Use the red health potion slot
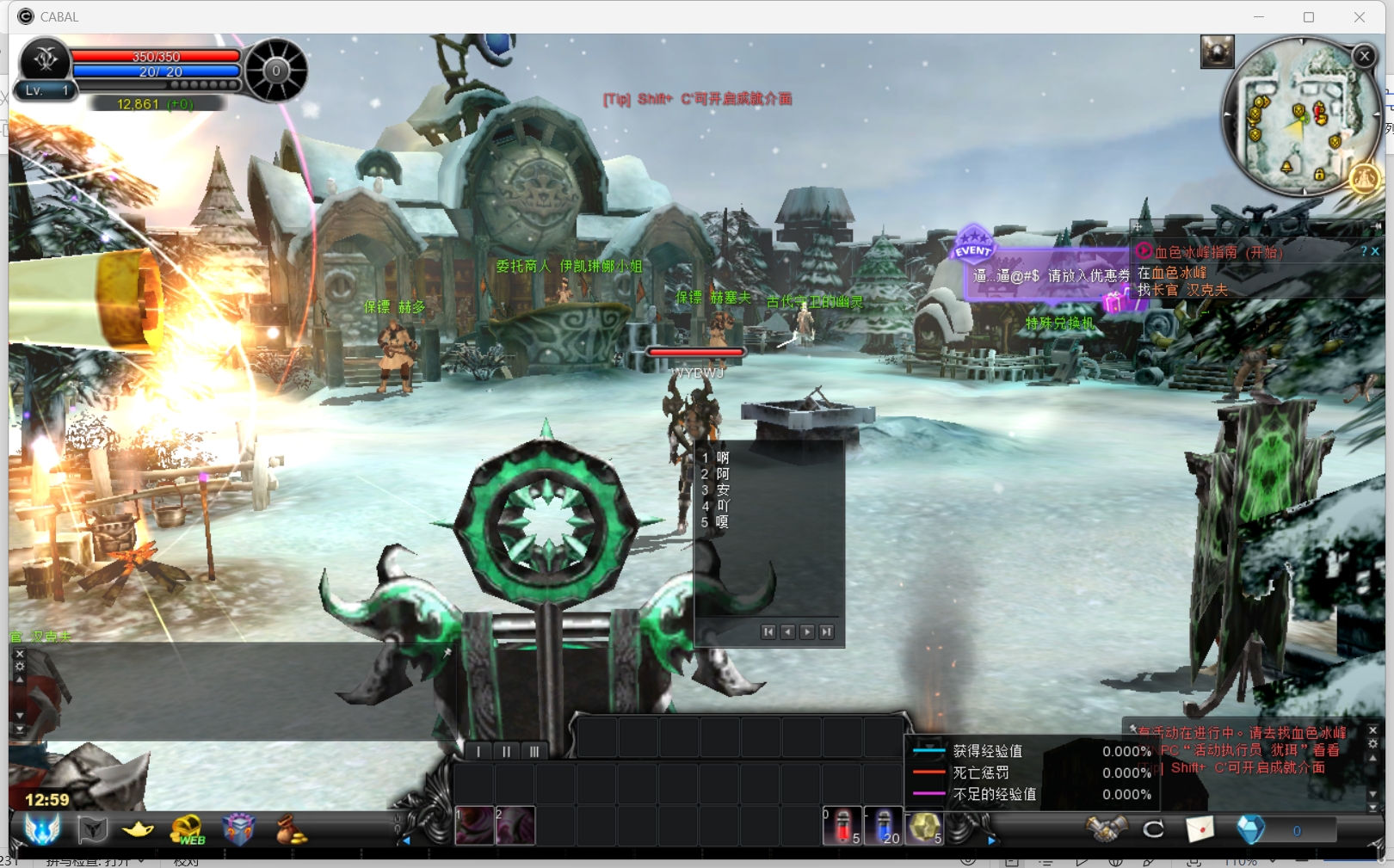 coord(842,827)
